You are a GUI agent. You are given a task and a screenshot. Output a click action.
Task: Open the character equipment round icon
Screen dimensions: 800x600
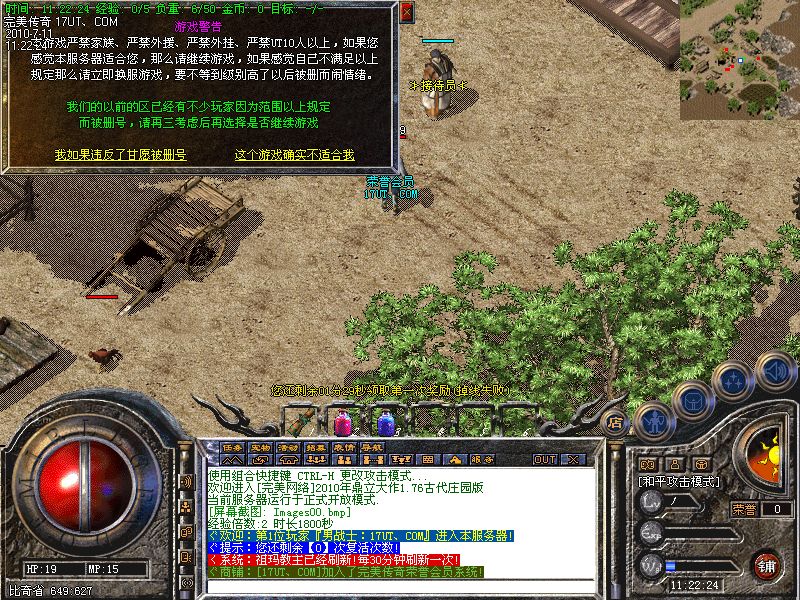(652, 420)
